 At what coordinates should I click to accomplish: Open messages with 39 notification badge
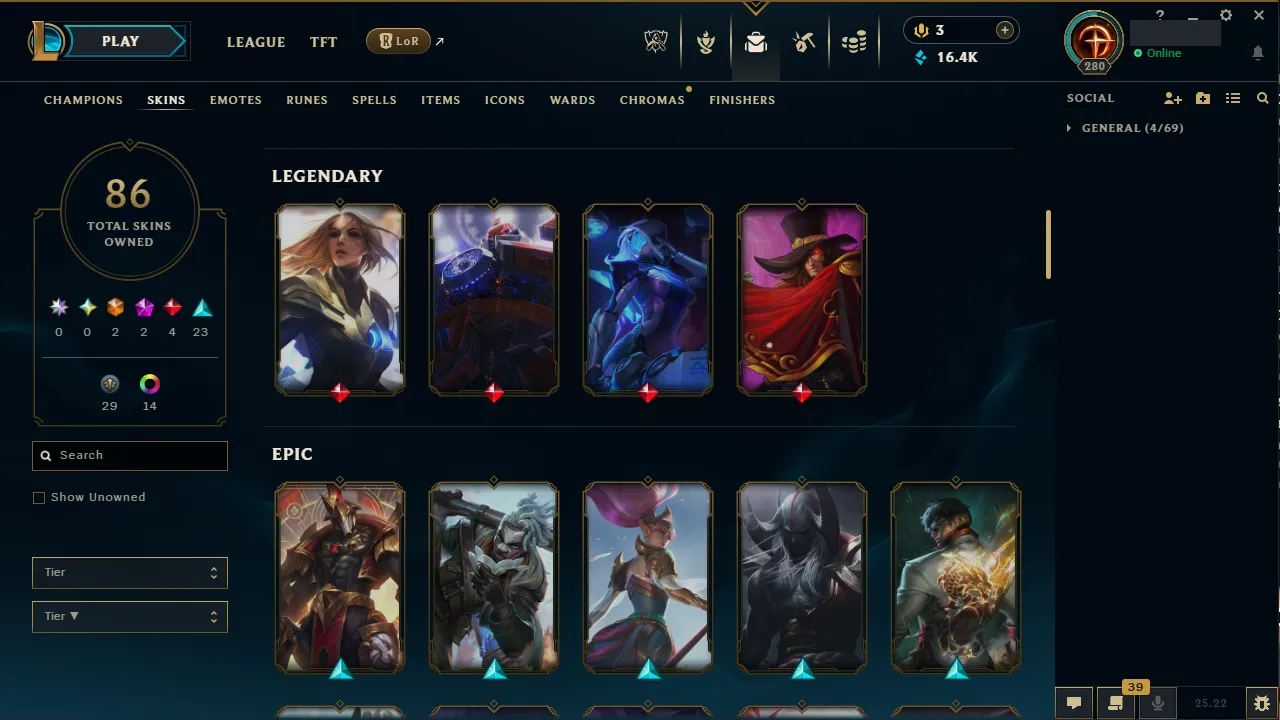click(1115, 701)
